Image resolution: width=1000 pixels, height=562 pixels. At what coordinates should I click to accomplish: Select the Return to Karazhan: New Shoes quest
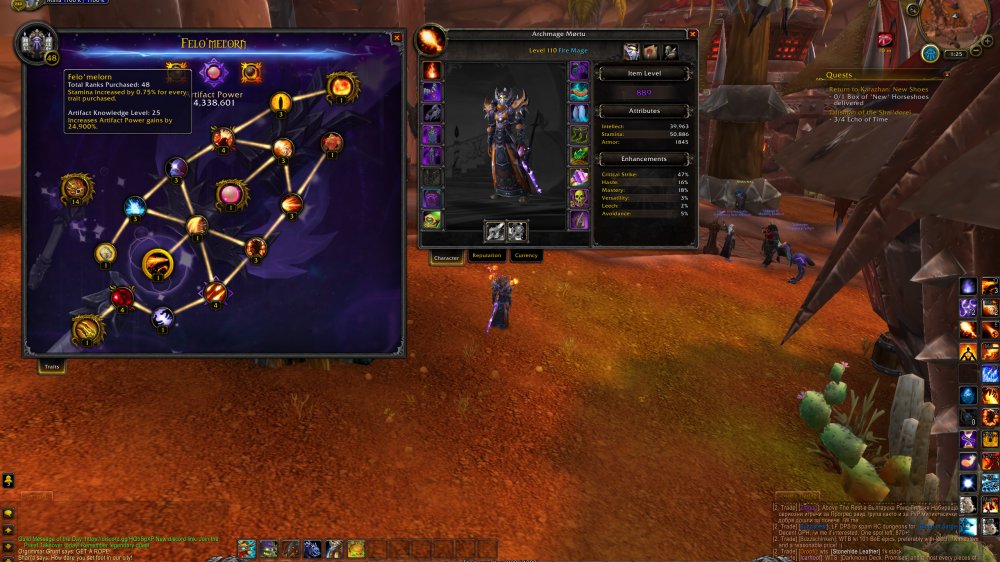pyautogui.click(x=878, y=89)
